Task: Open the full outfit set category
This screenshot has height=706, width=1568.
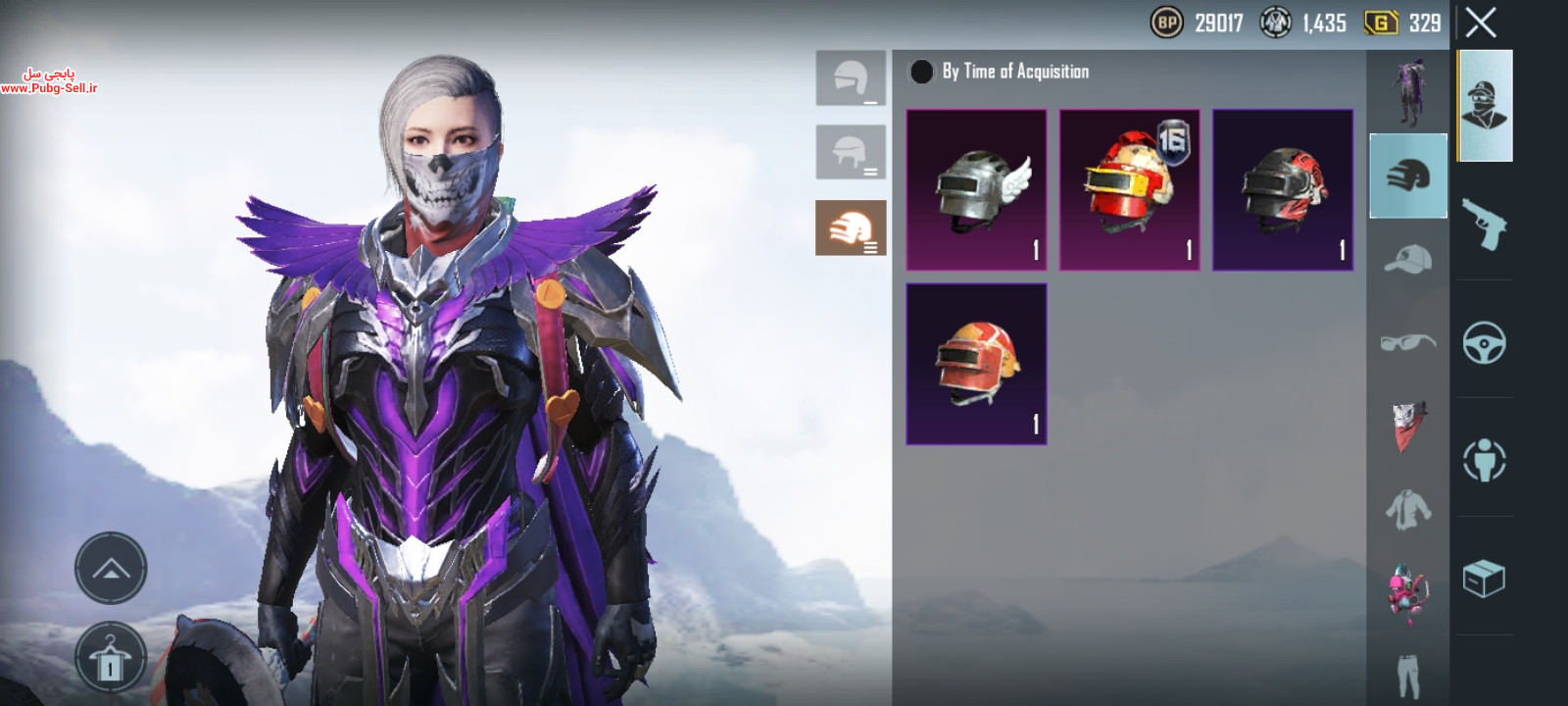Action: tap(1408, 91)
